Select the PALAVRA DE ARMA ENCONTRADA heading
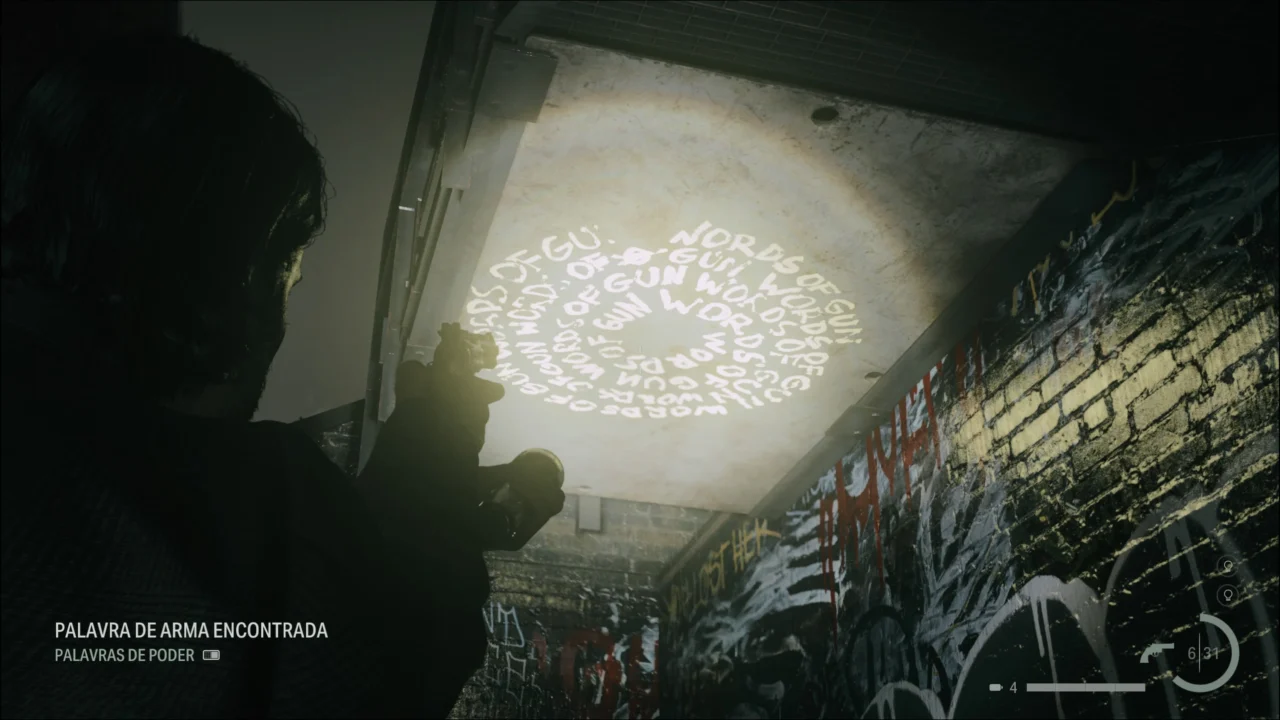Image resolution: width=1280 pixels, height=720 pixels. pos(190,631)
